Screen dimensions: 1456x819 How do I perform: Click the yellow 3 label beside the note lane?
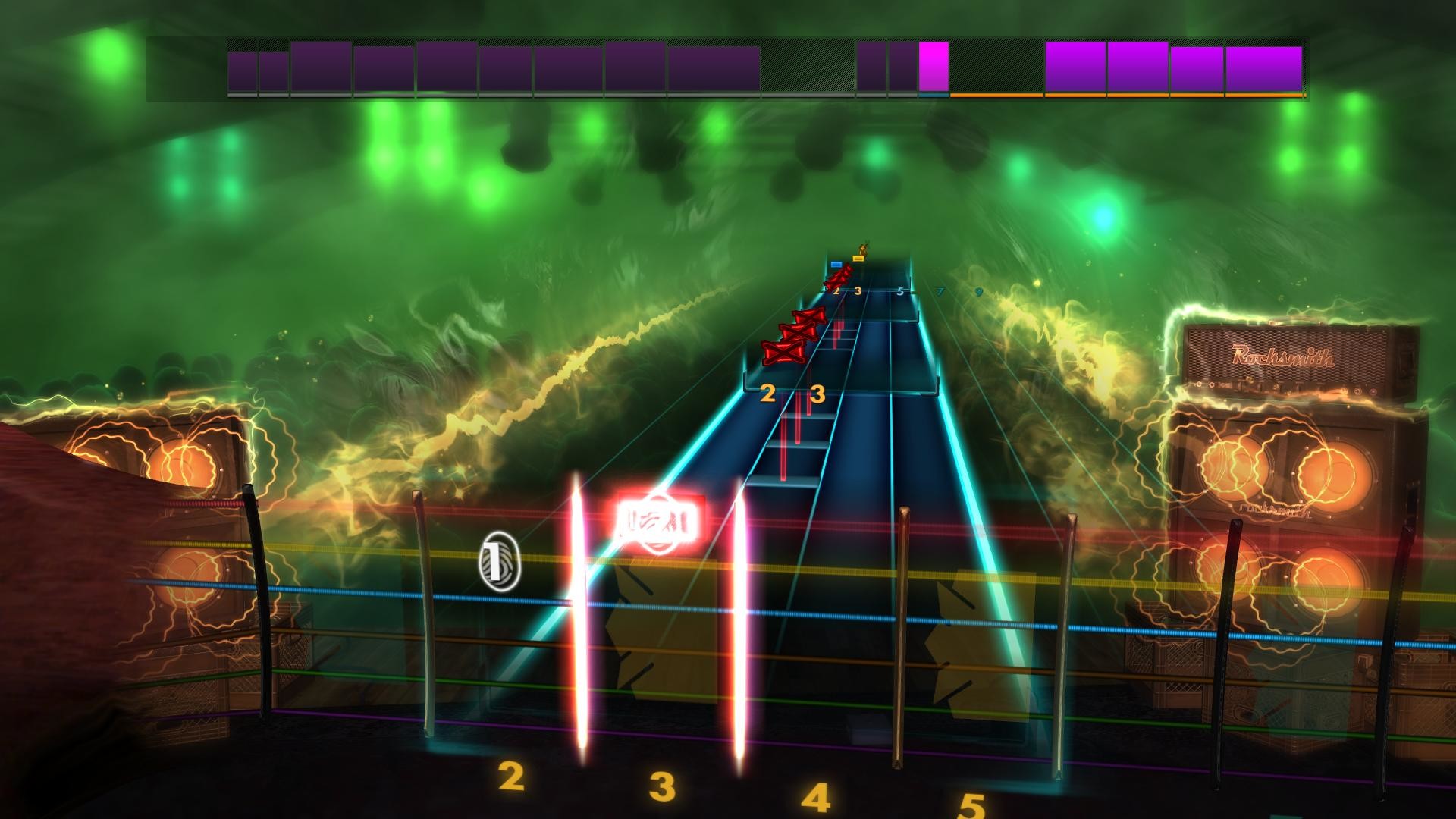(x=817, y=394)
